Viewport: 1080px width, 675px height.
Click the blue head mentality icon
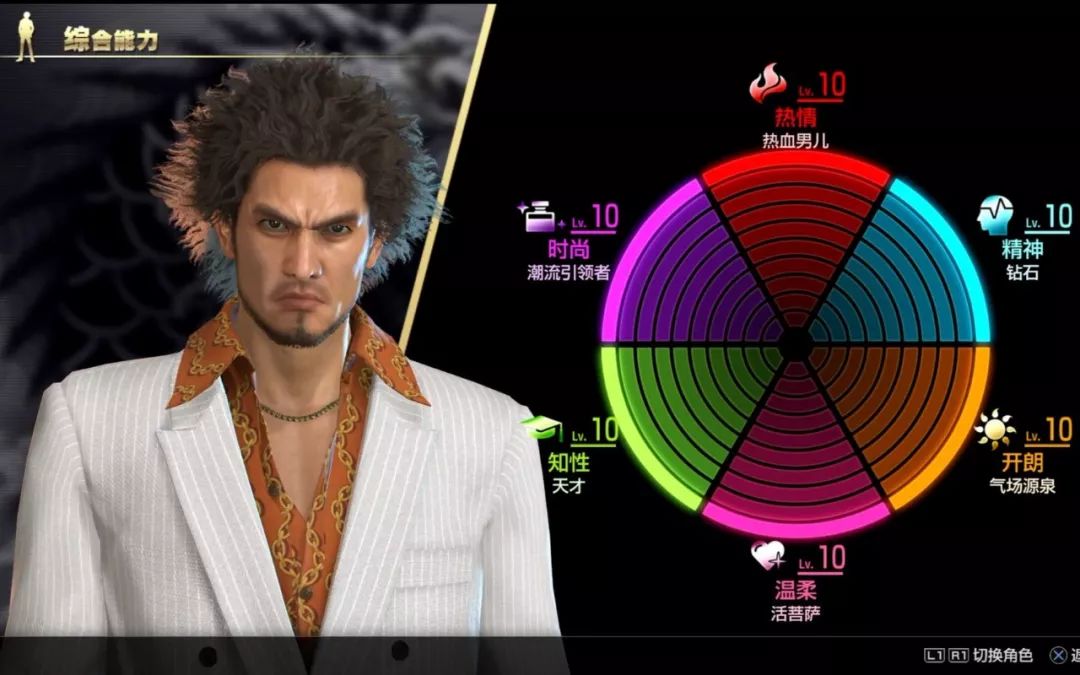pos(997,214)
